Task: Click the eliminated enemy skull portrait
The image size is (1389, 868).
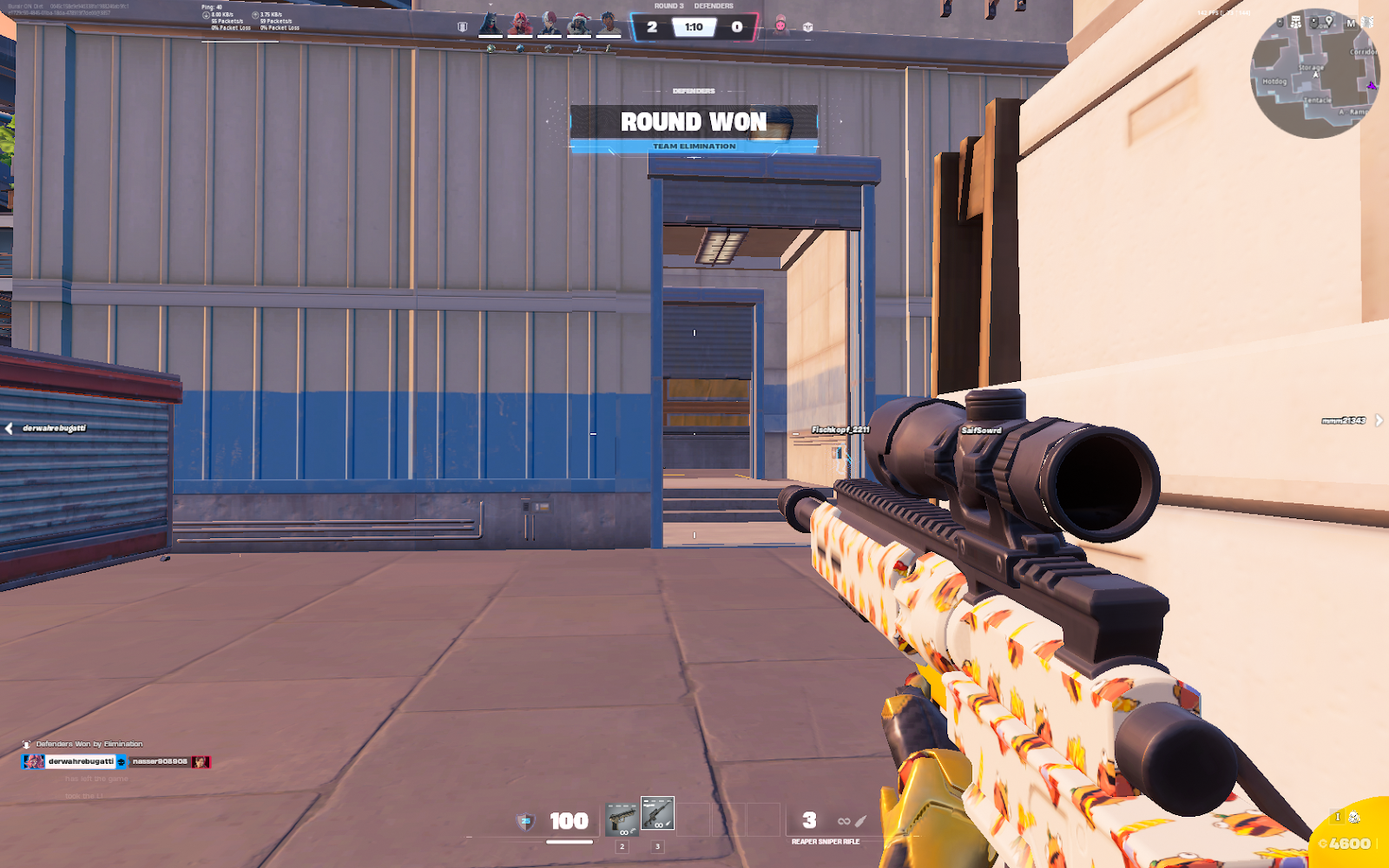Action: tap(780, 26)
